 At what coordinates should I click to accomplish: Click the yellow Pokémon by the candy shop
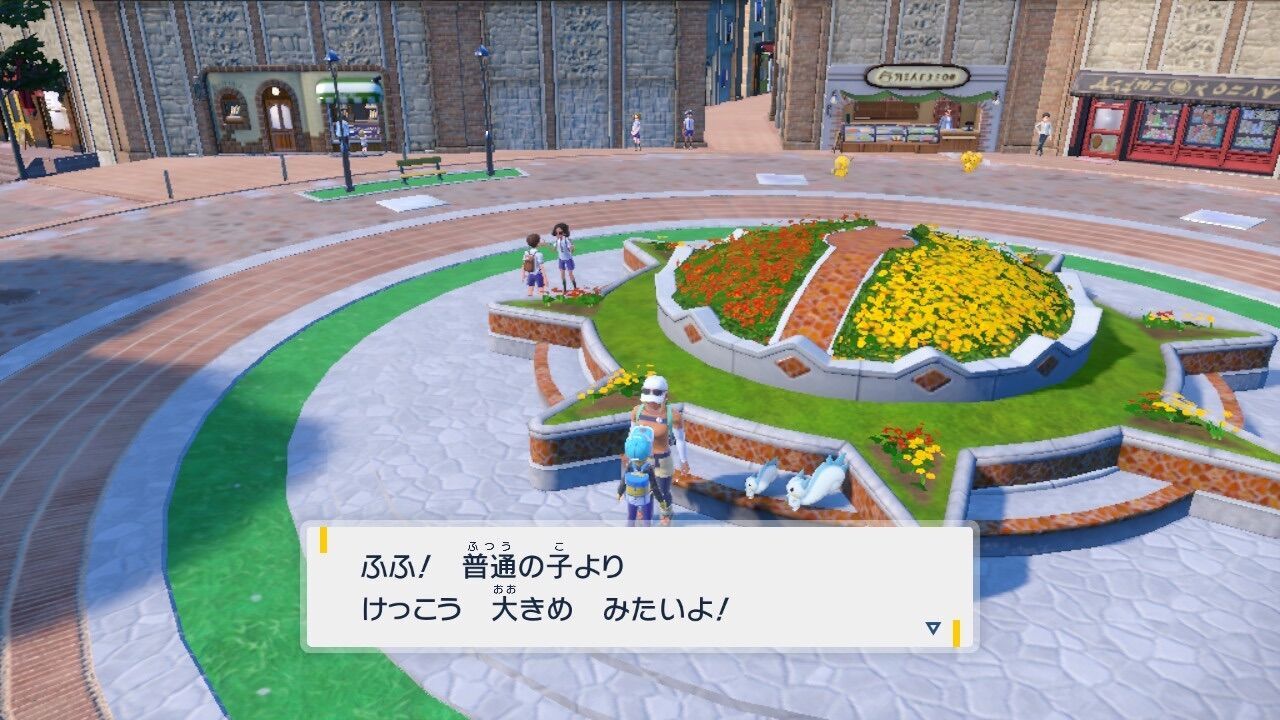[970, 163]
